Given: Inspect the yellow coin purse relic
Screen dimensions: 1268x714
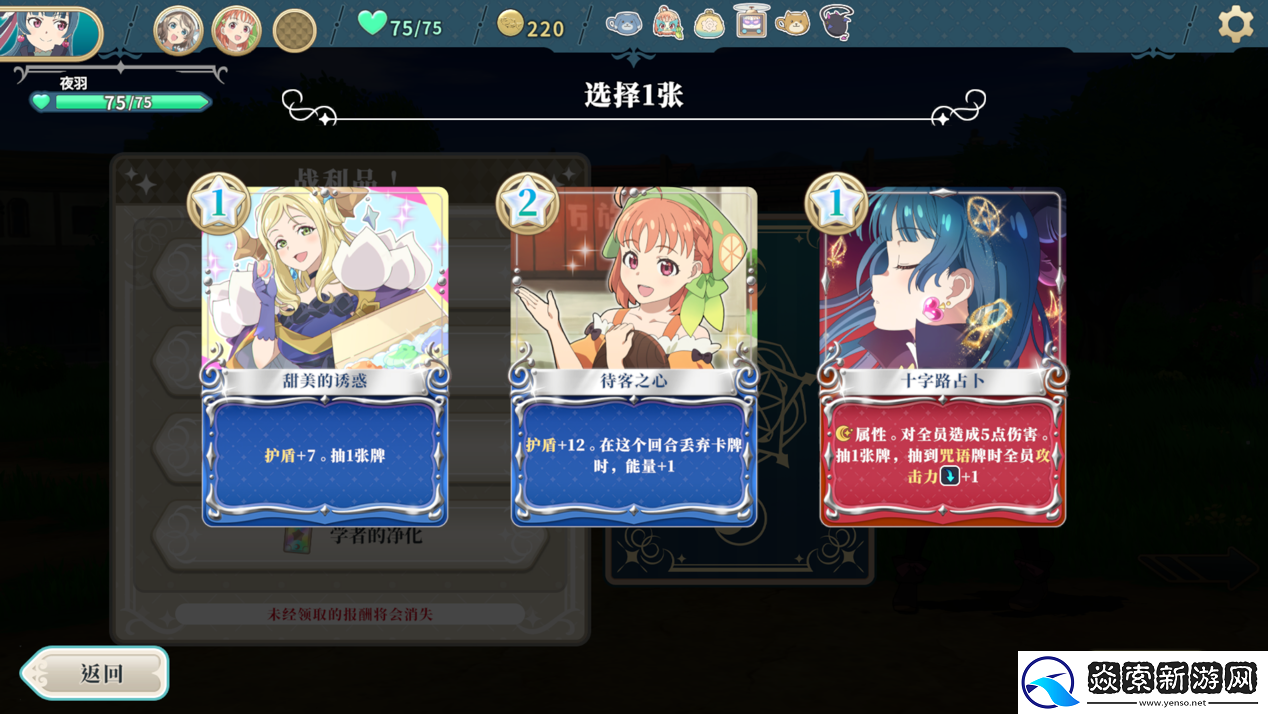Looking at the screenshot, I should (709, 23).
